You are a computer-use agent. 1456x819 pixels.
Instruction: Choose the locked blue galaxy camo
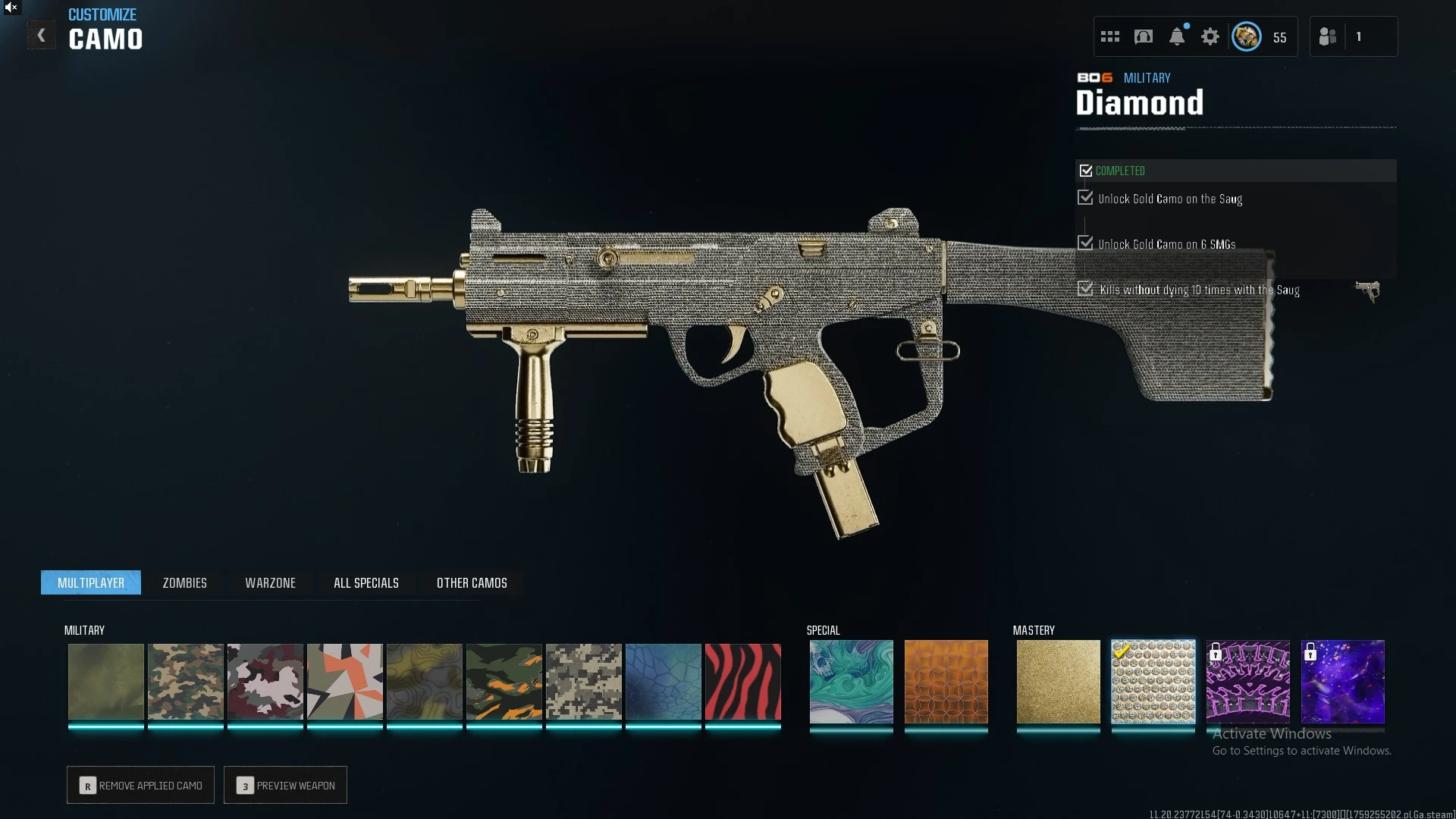coord(1342,681)
